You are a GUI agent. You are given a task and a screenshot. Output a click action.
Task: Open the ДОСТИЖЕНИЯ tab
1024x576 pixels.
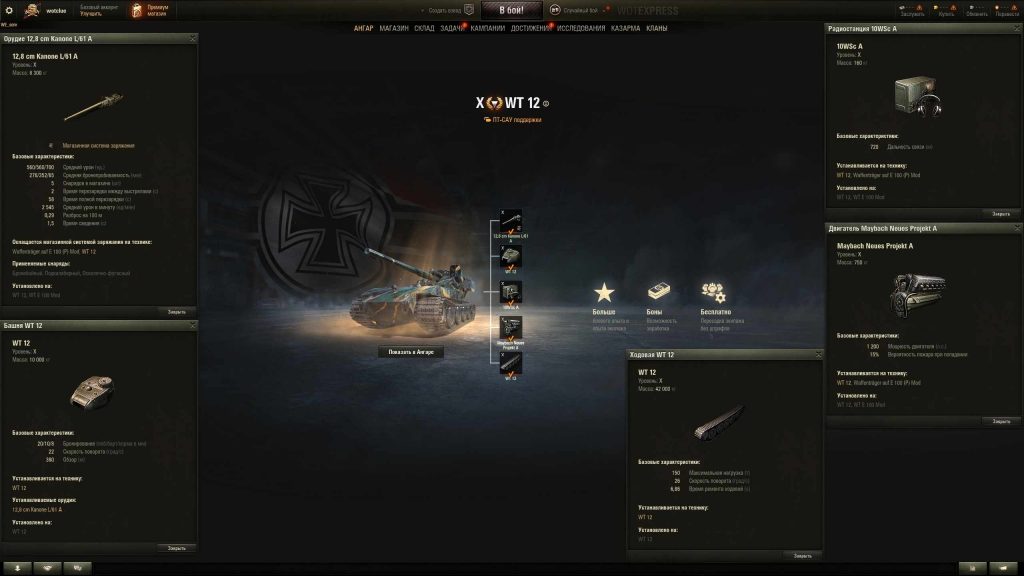coord(531,28)
